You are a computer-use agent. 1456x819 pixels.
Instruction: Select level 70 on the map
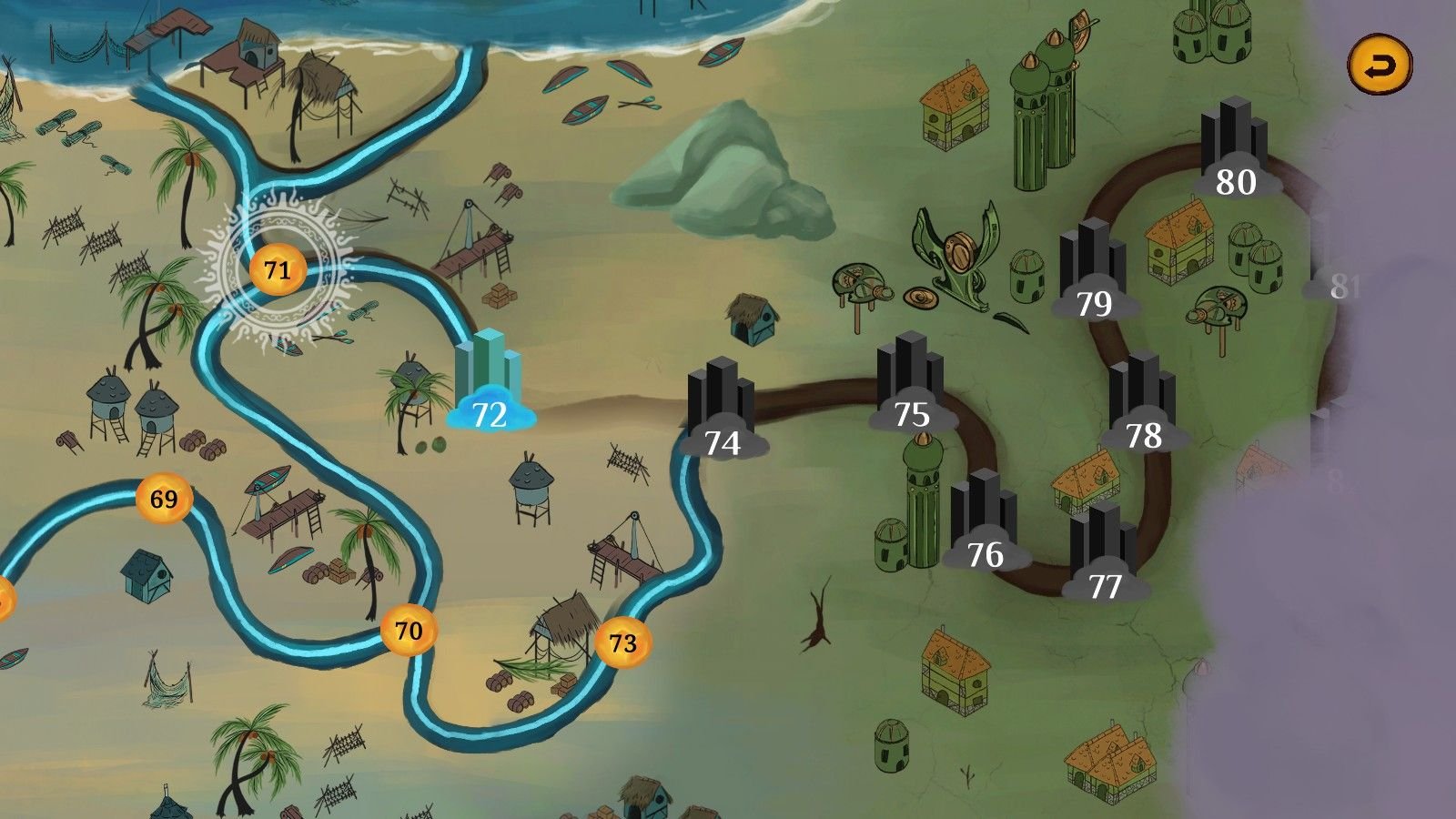pos(409,630)
